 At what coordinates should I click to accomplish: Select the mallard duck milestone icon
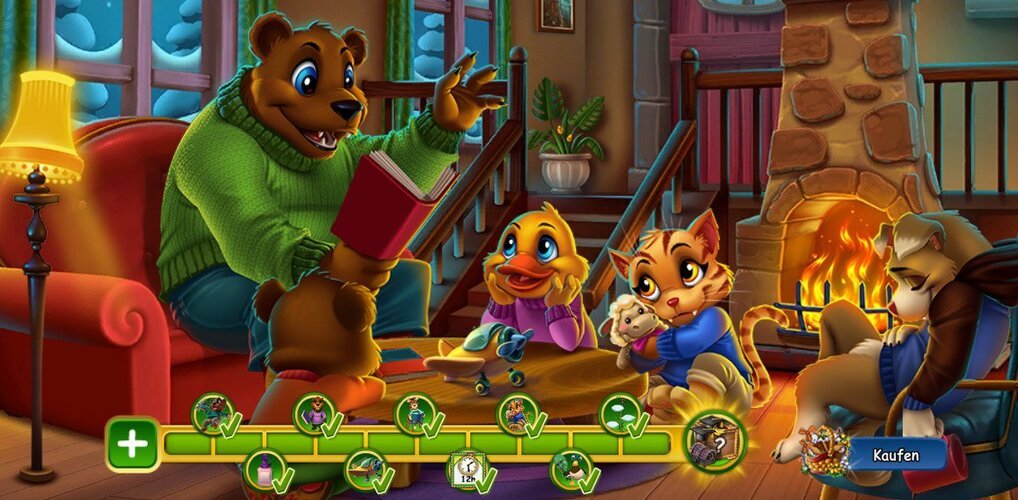tap(570, 470)
